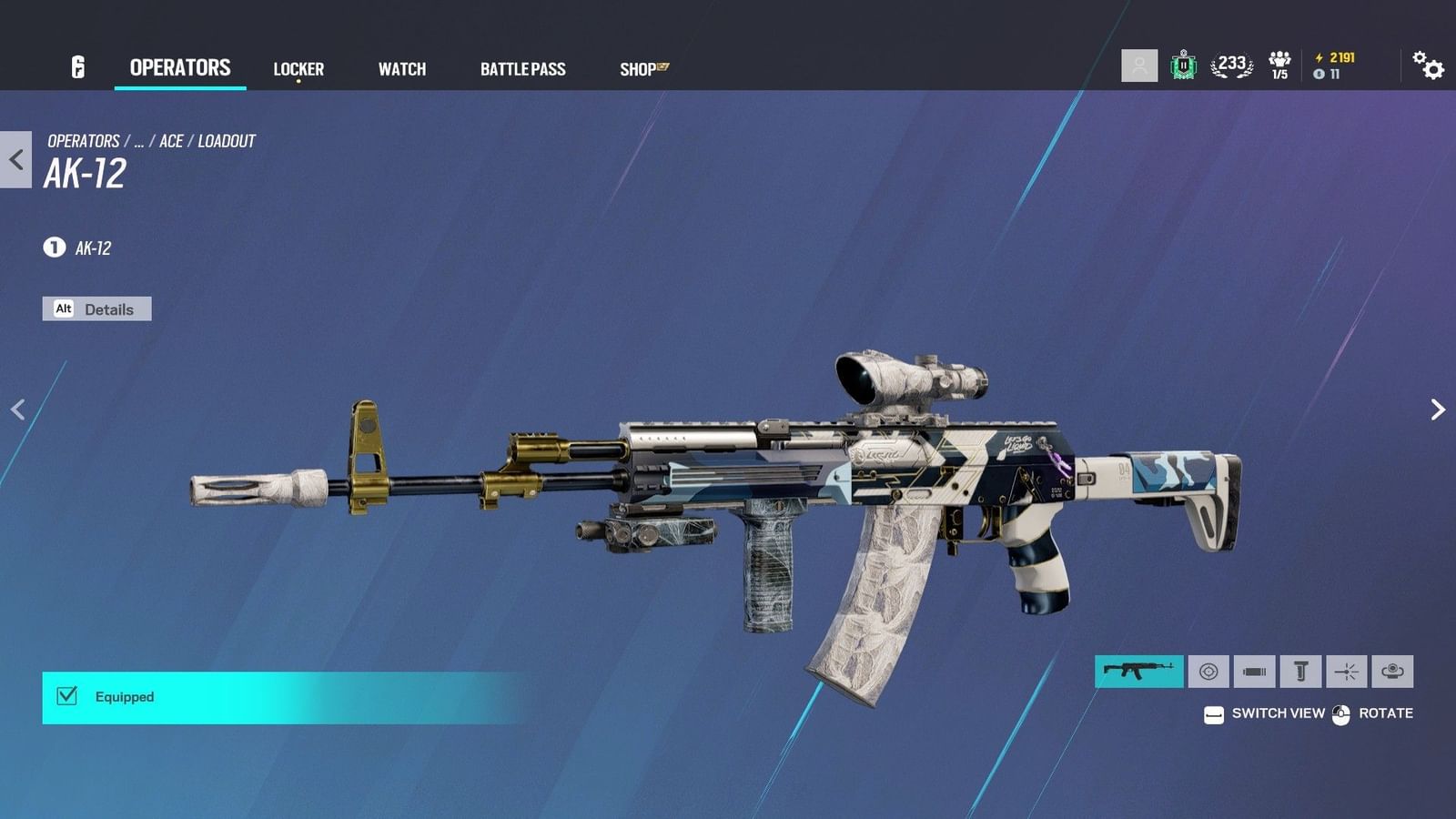
Task: Click the left chevron to view previous weapon
Action: 19,409
